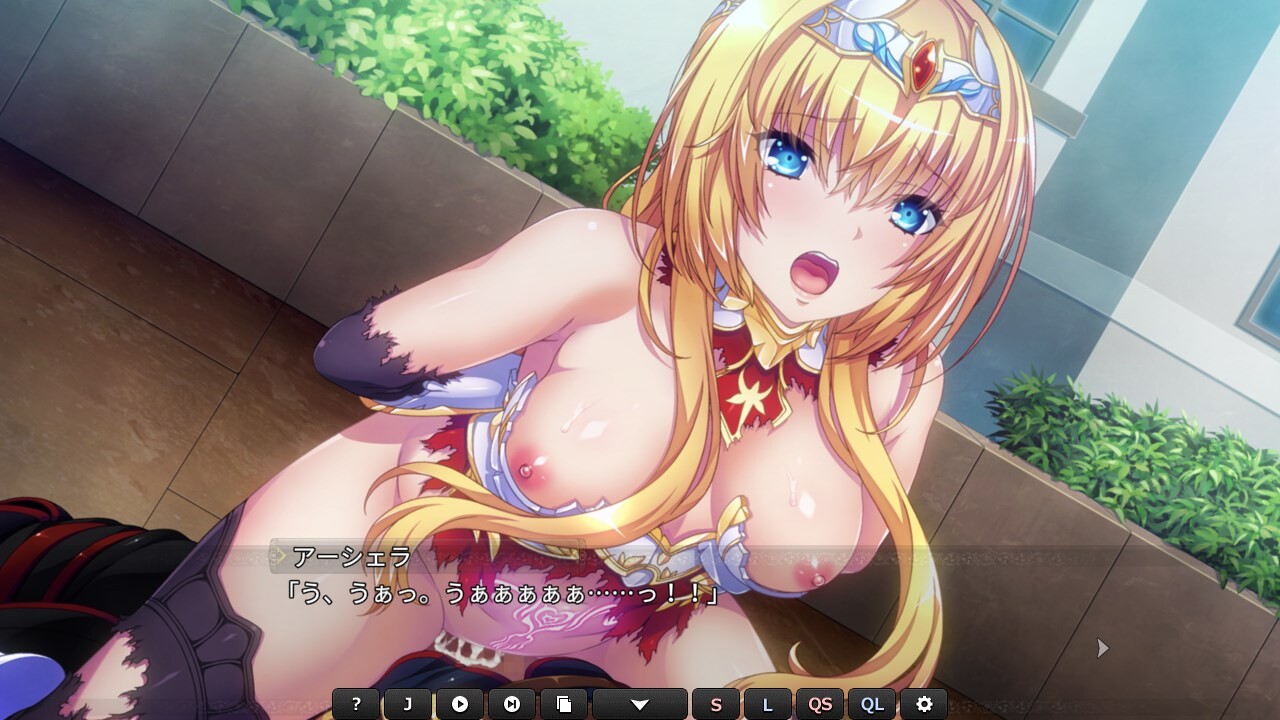1280x720 pixels.
Task: Open the load screen with the L button
Action: click(x=767, y=703)
